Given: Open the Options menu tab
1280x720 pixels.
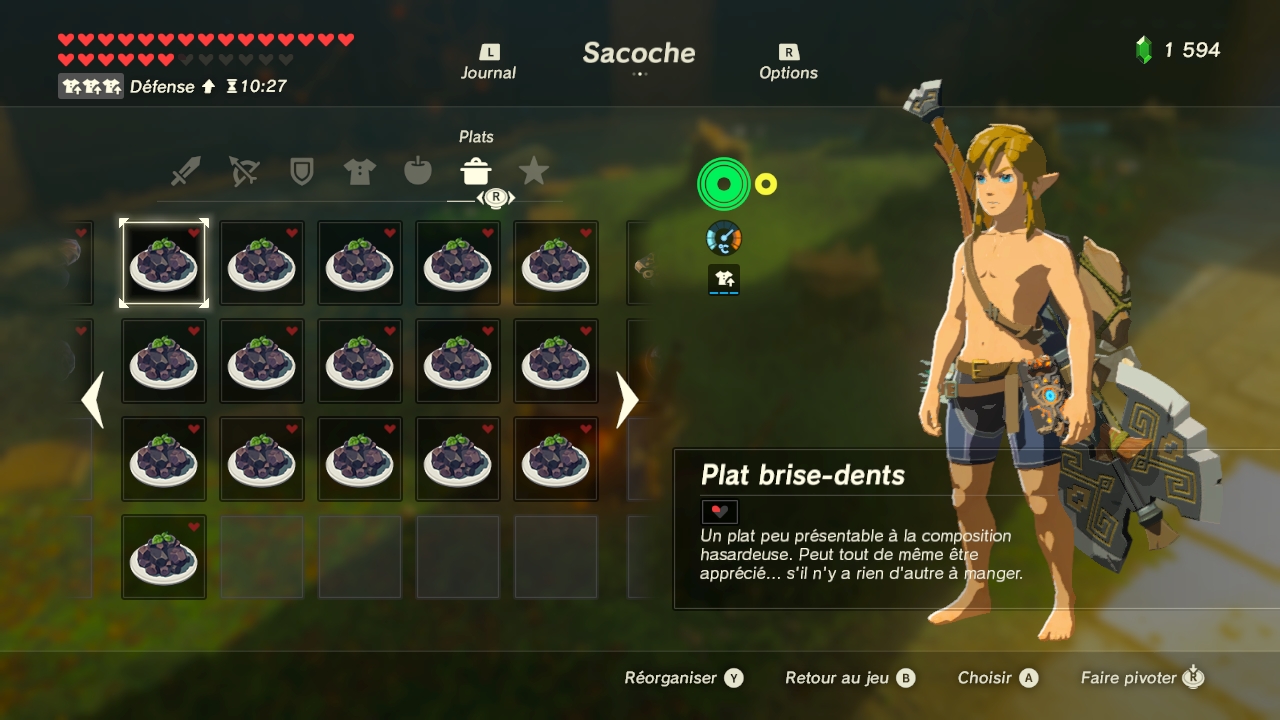Looking at the screenshot, I should (x=788, y=63).
